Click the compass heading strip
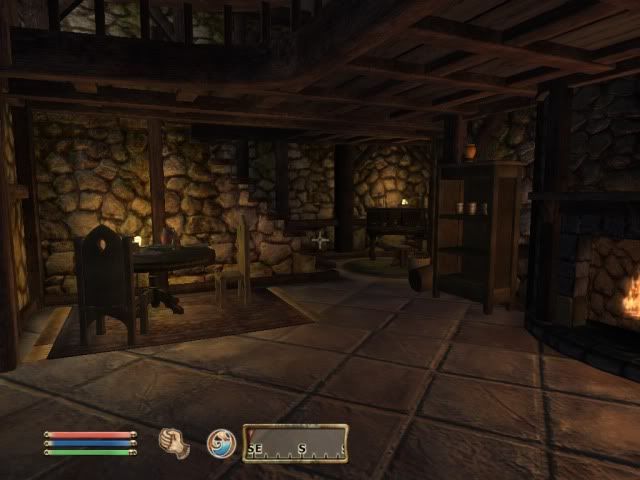The height and width of the screenshot is (480, 640). (x=294, y=443)
